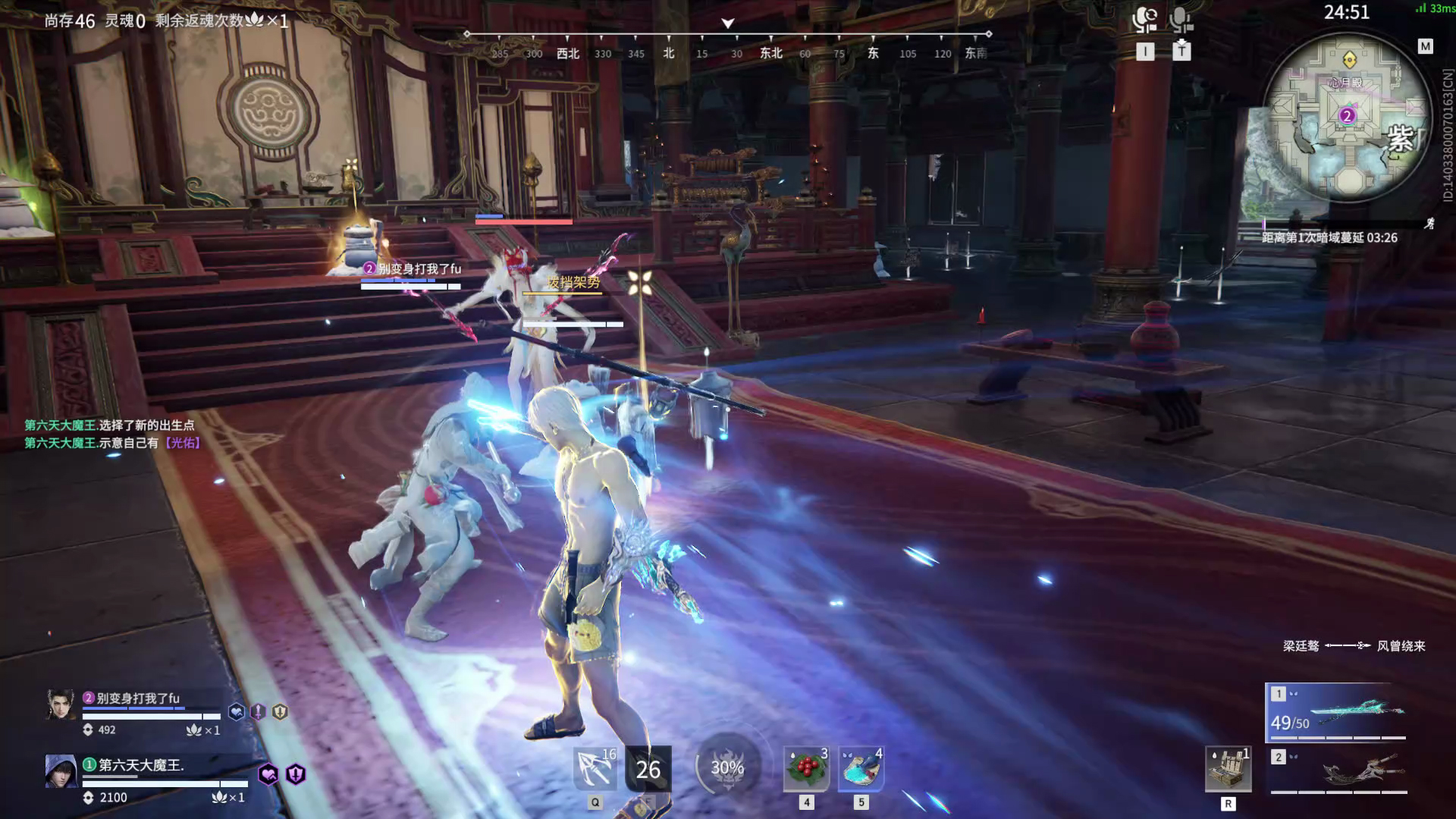Use the repair kit box item

pyautogui.click(x=1228, y=769)
